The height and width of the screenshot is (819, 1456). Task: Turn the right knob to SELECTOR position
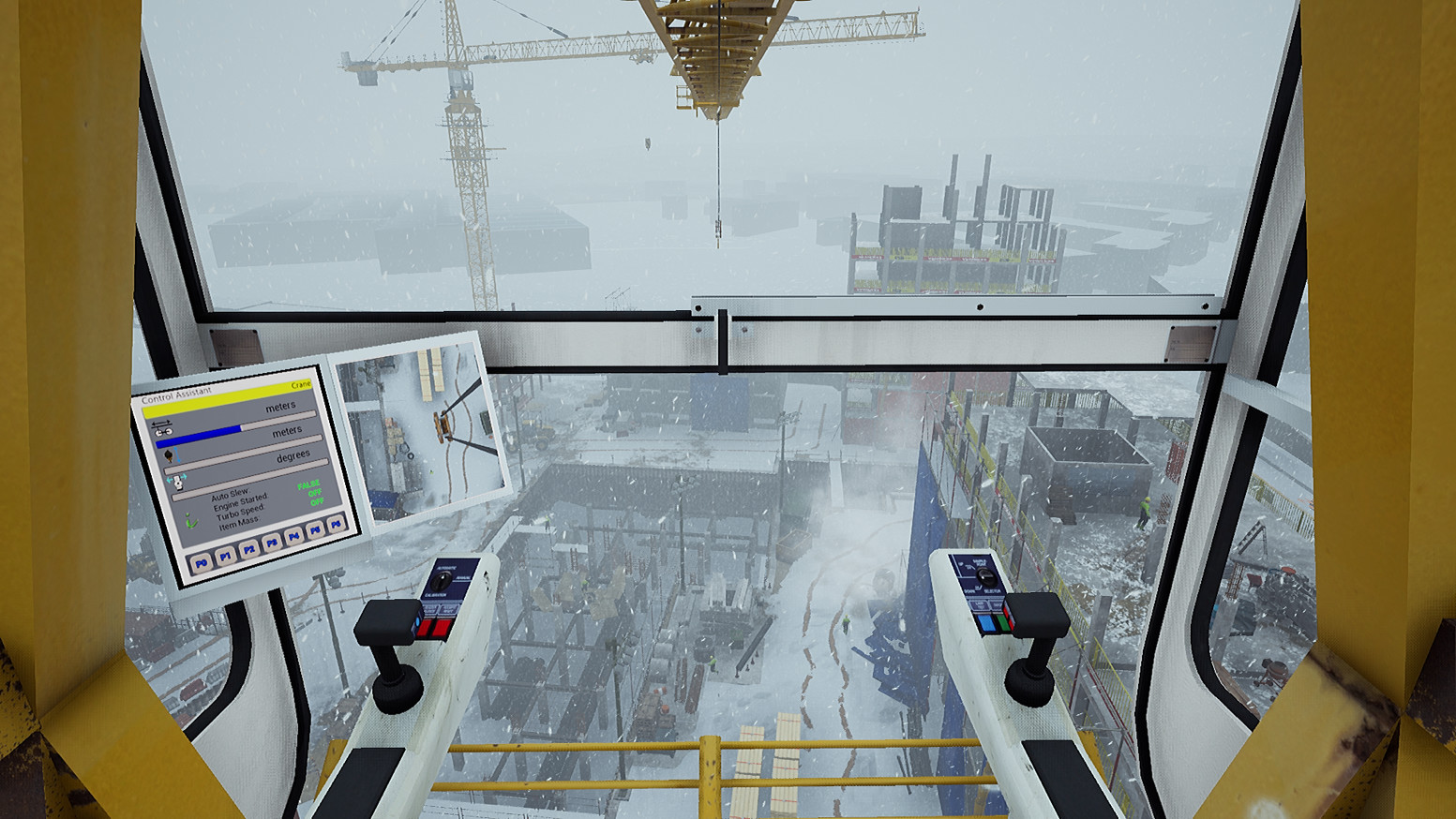992,591
